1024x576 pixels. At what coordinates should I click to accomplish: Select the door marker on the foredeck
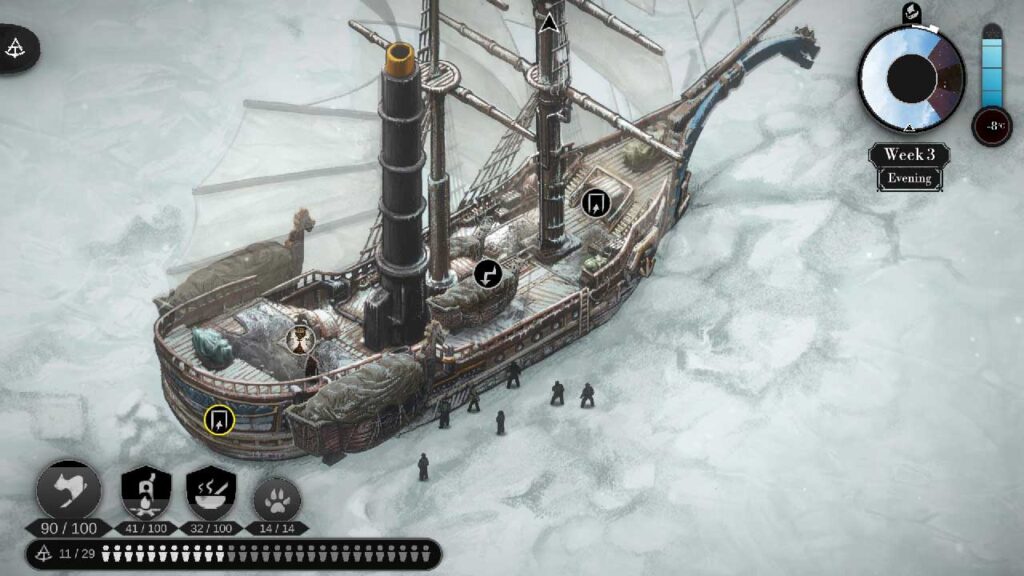click(x=596, y=203)
